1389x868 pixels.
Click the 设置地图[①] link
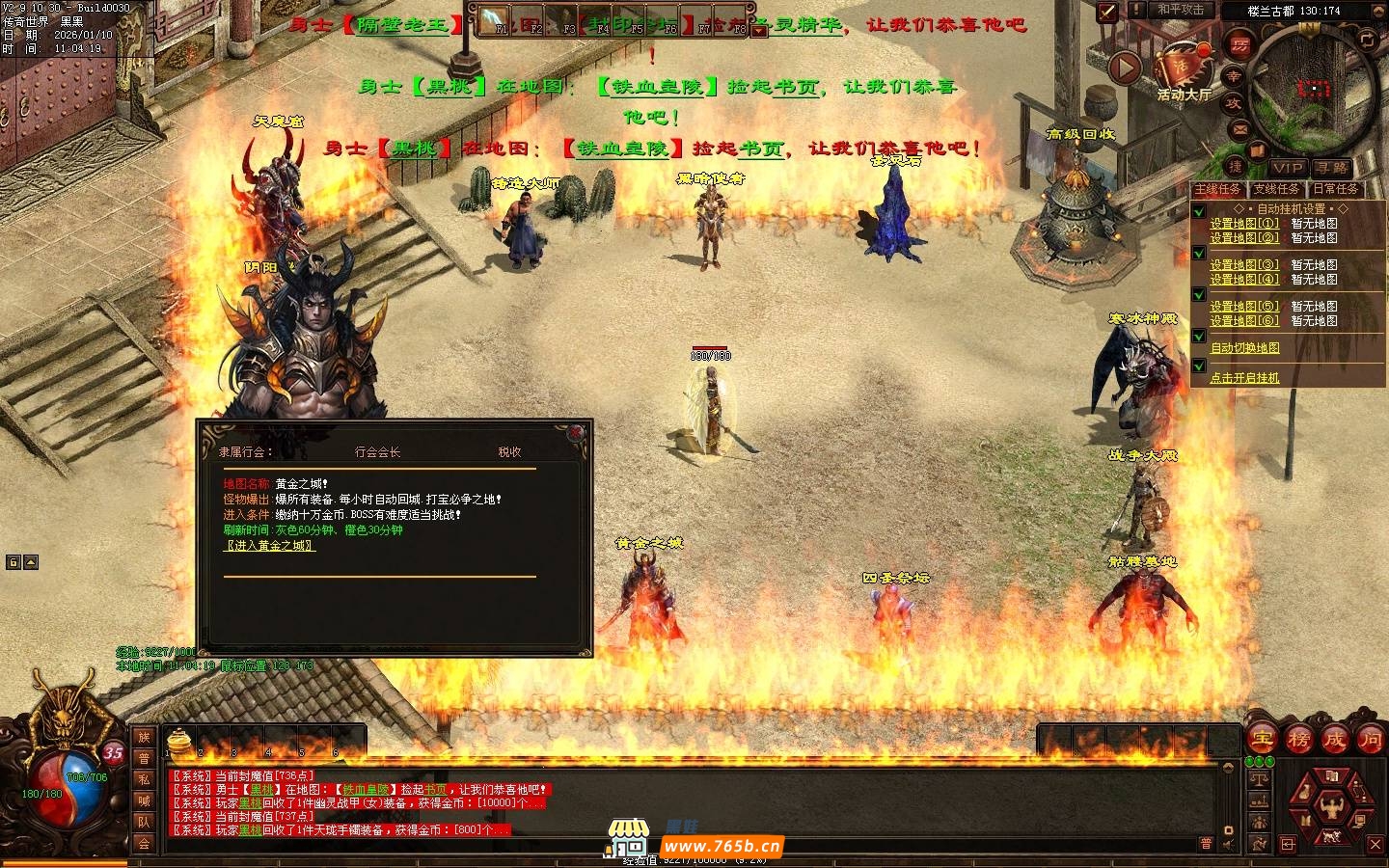[1244, 224]
